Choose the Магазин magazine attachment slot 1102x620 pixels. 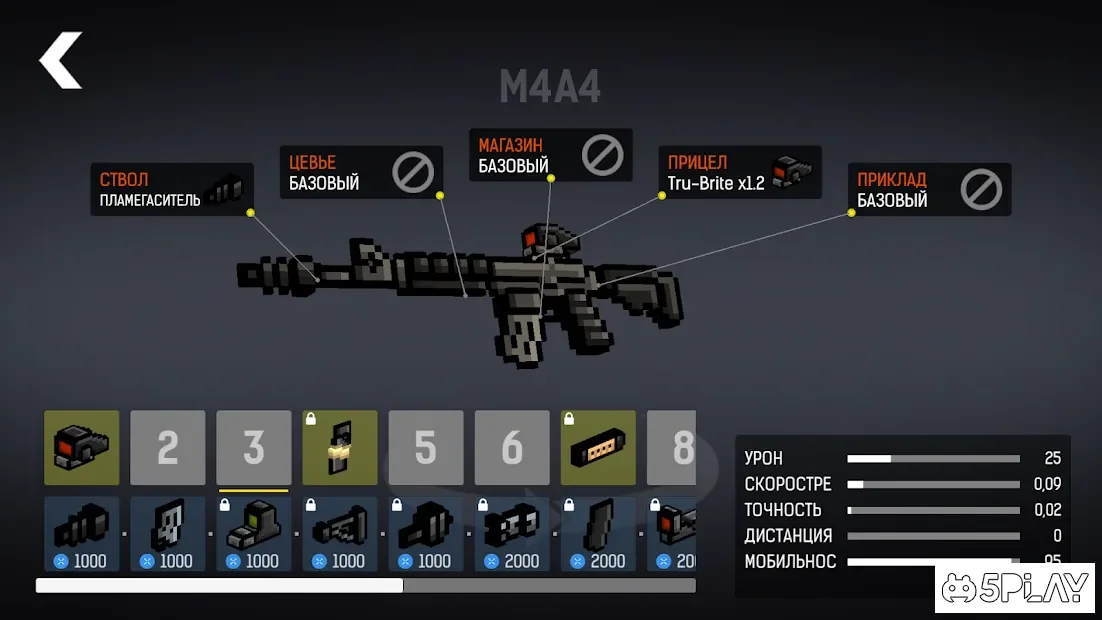(550, 155)
